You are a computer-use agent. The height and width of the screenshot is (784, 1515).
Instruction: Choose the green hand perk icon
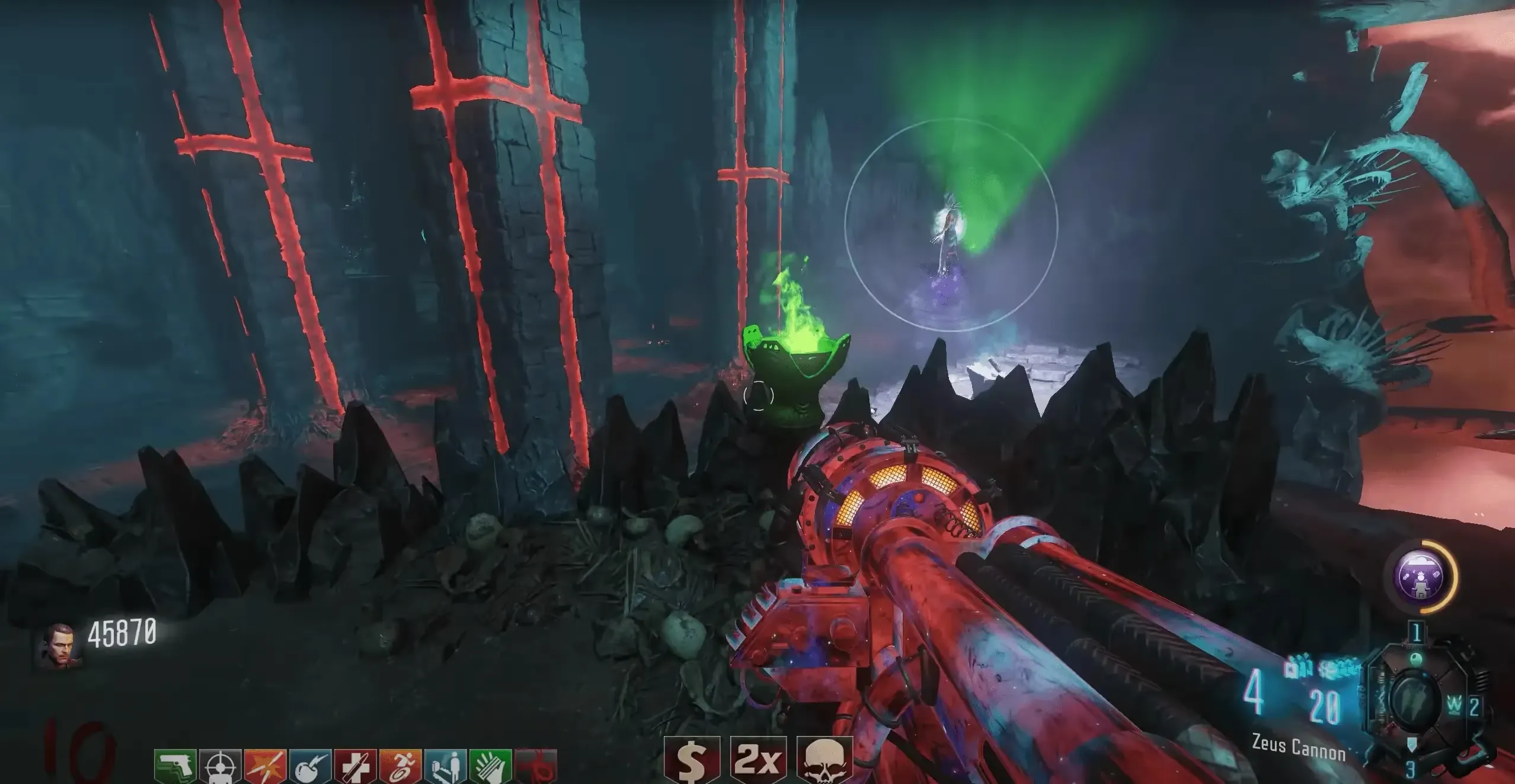(x=490, y=767)
